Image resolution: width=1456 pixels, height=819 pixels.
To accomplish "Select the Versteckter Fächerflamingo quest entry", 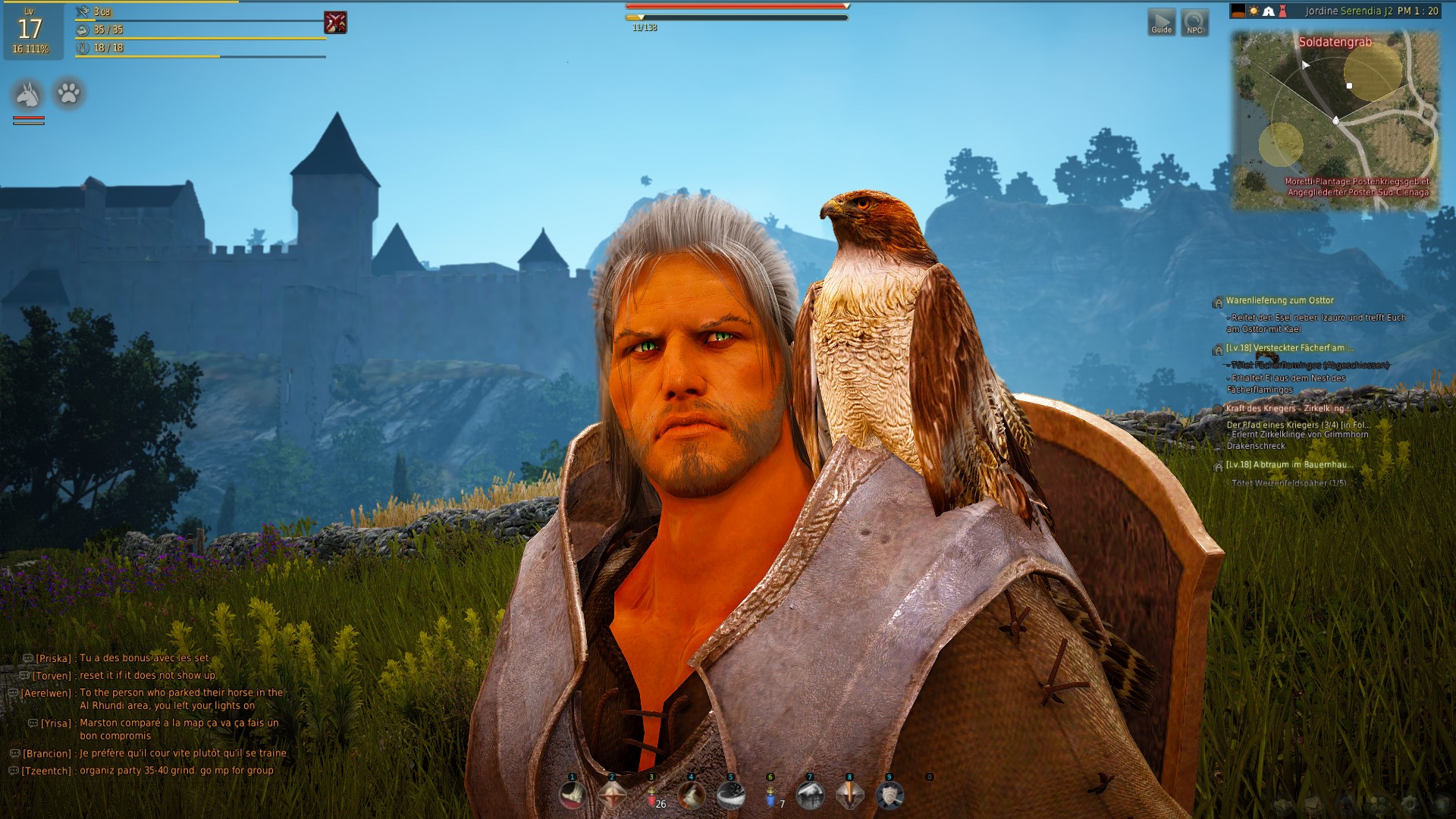I will pos(1289,349).
